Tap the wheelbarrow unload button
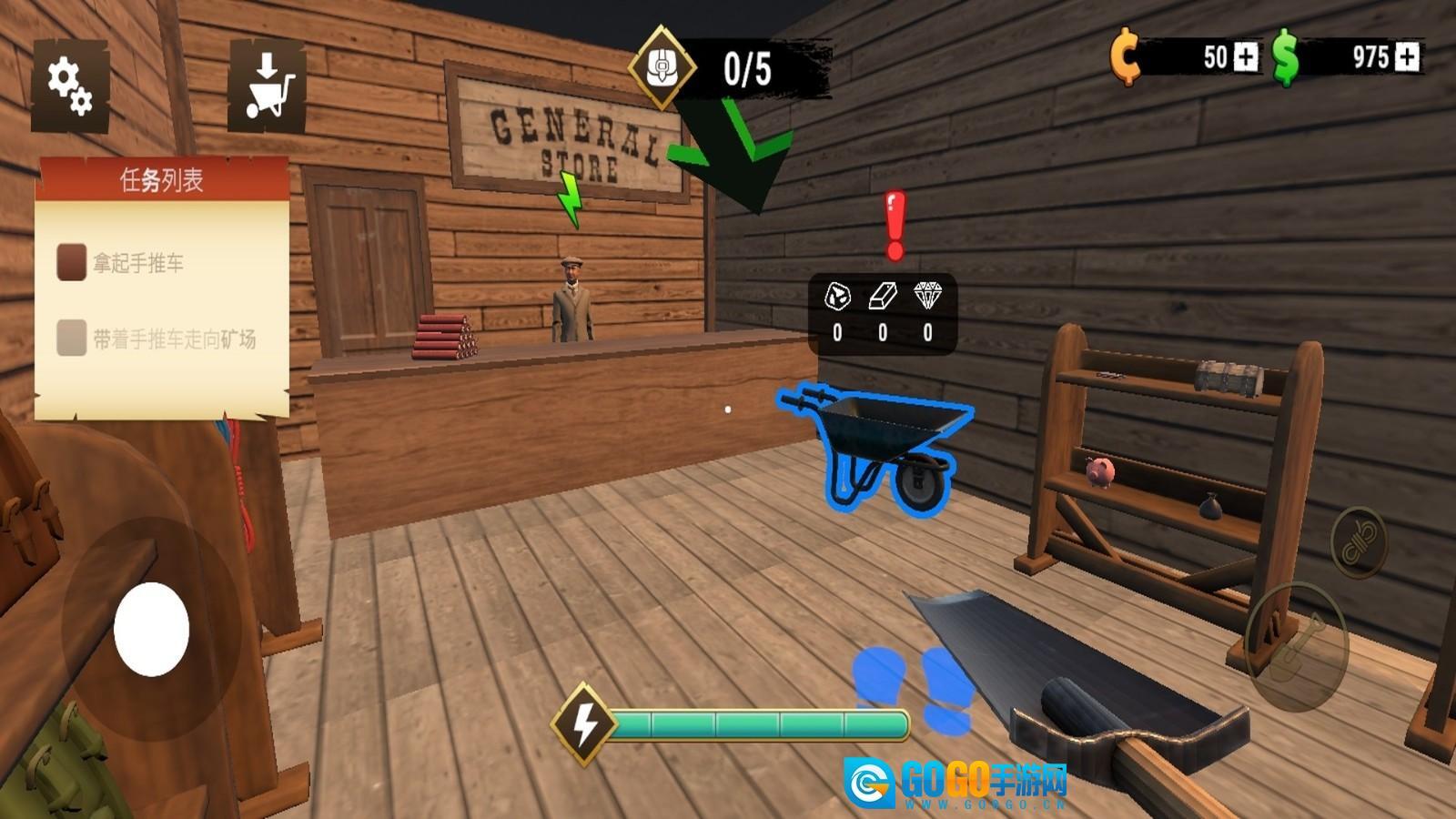Image resolution: width=1456 pixels, height=819 pixels. click(x=267, y=86)
